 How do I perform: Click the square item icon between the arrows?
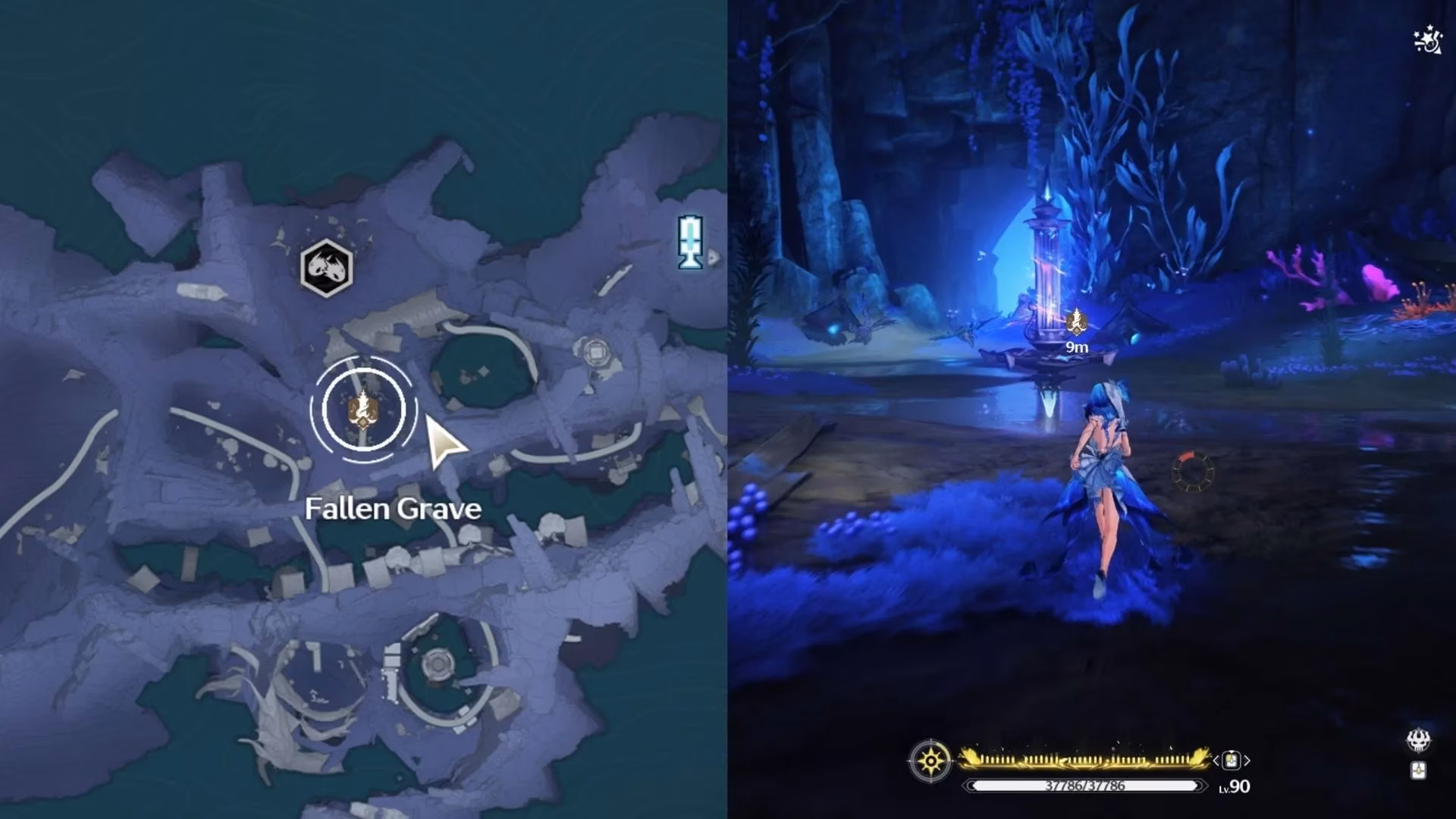click(x=1231, y=759)
